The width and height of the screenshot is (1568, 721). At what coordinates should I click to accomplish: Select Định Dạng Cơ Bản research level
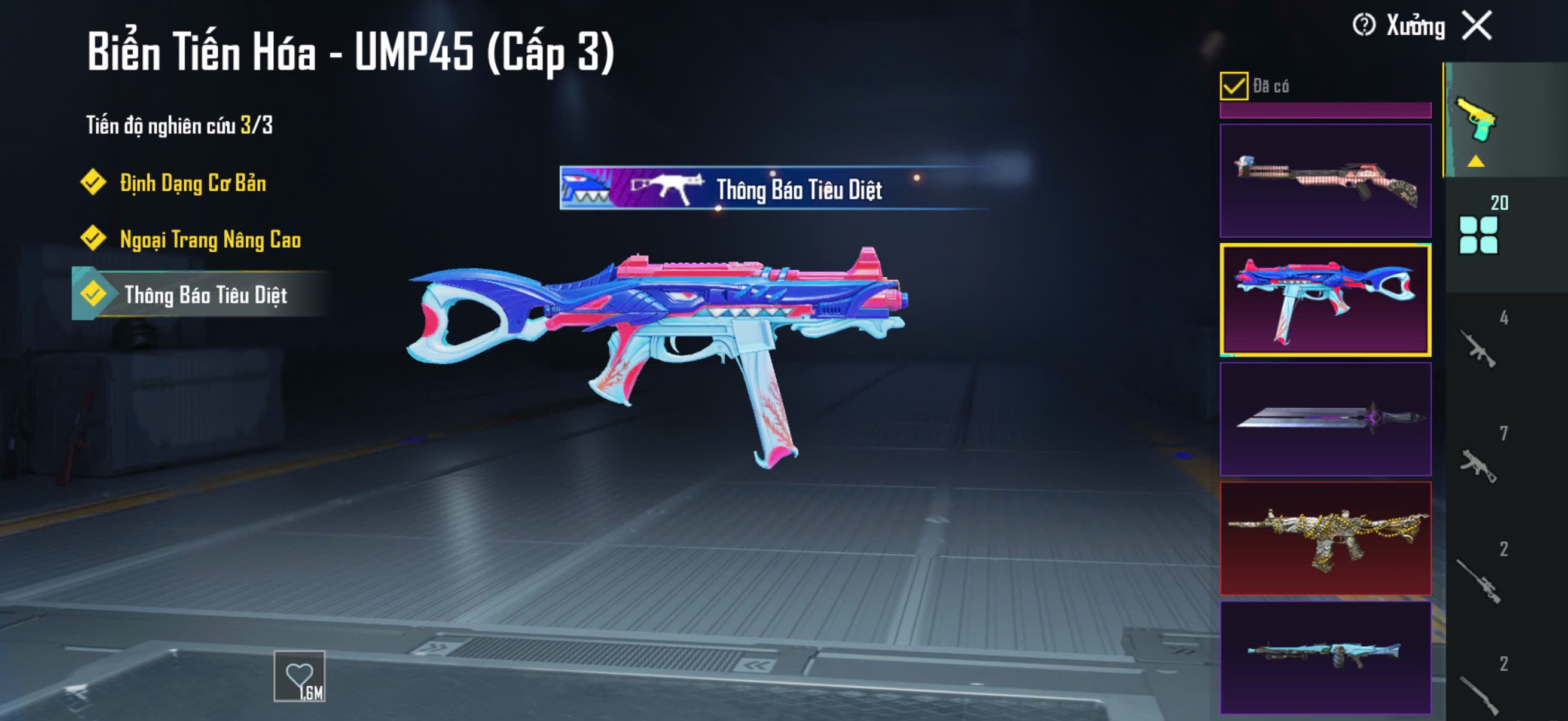[x=192, y=182]
